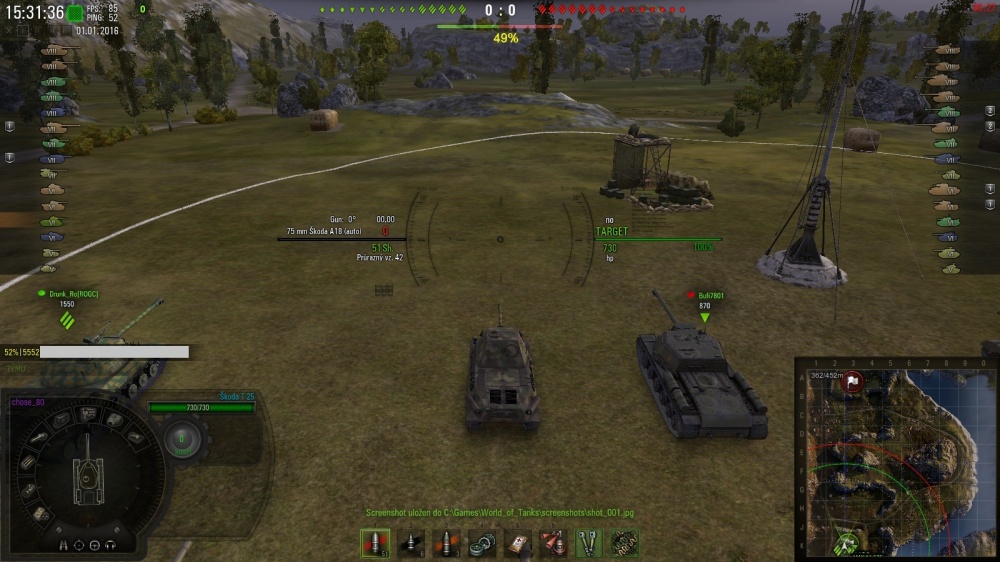Click the binoculars icon on damage panel
Image resolution: width=1000 pixels, height=562 pixels.
tap(62, 545)
